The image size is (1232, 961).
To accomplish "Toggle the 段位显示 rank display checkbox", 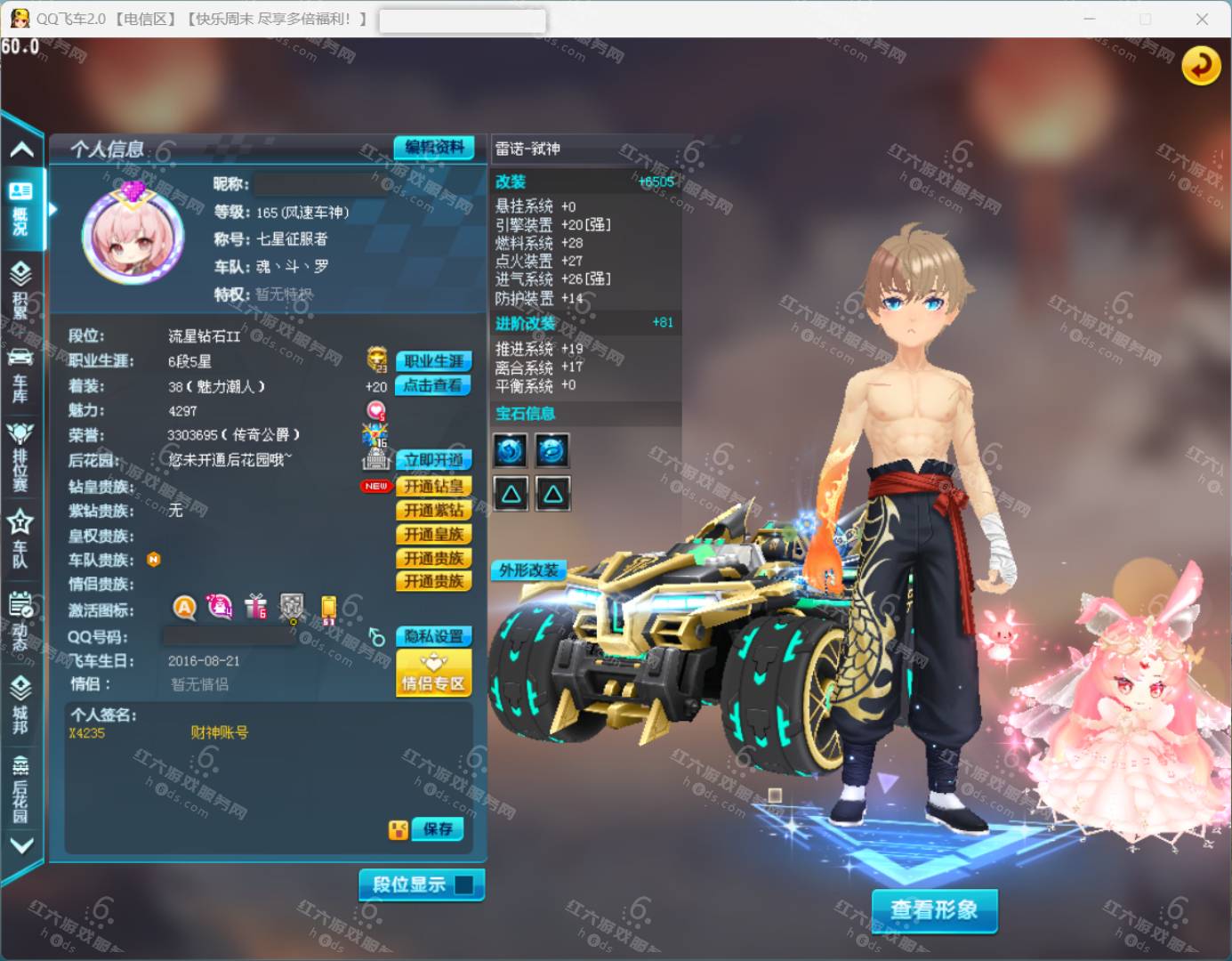I will pyautogui.click(x=463, y=884).
